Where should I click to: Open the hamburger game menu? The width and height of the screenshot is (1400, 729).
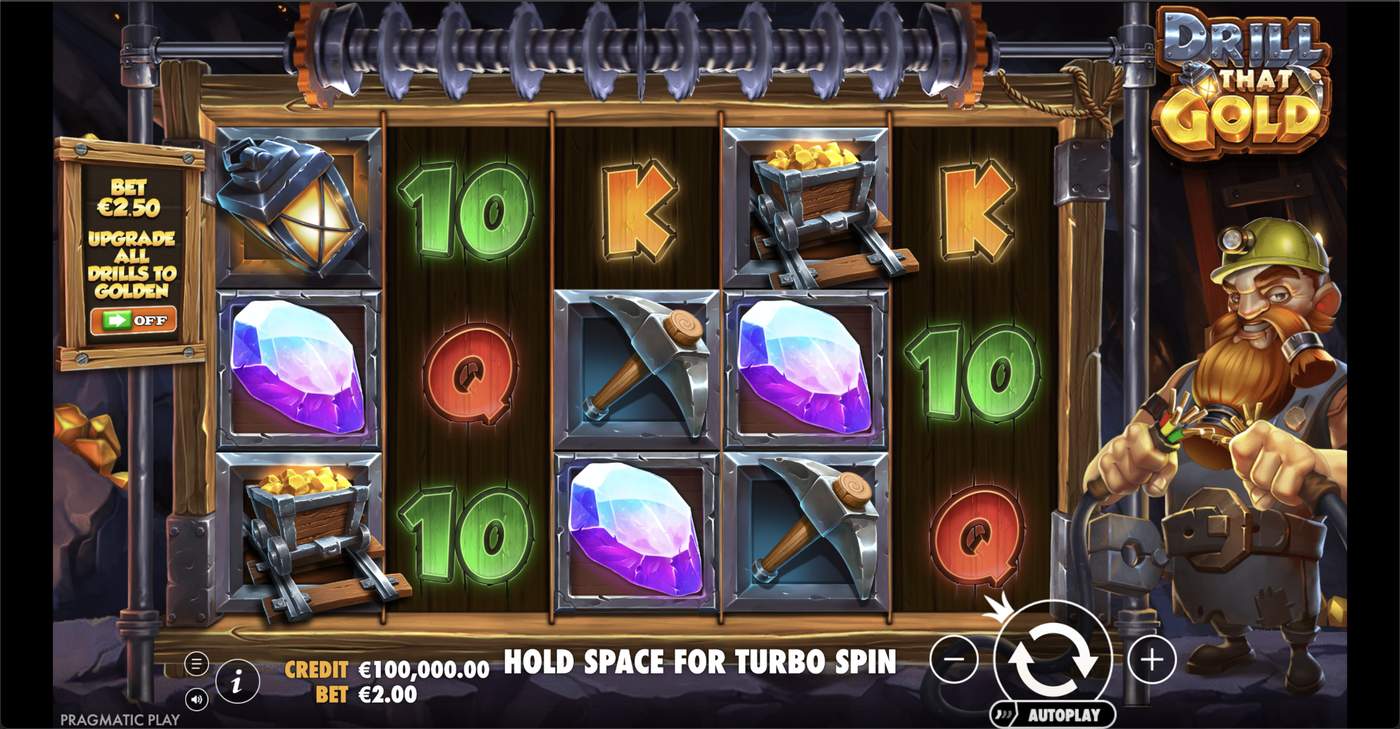click(196, 662)
